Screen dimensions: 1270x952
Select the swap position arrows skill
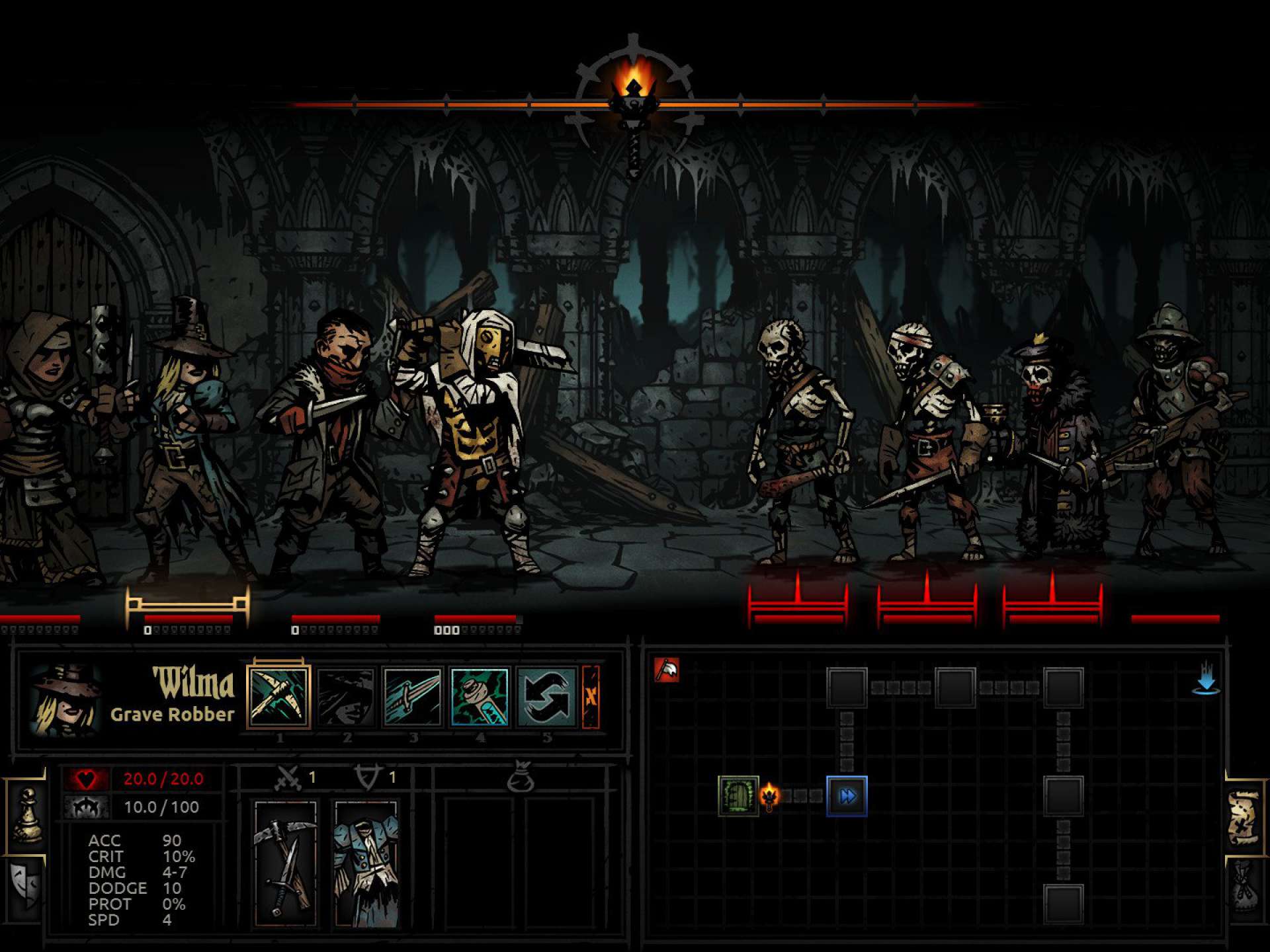point(546,697)
